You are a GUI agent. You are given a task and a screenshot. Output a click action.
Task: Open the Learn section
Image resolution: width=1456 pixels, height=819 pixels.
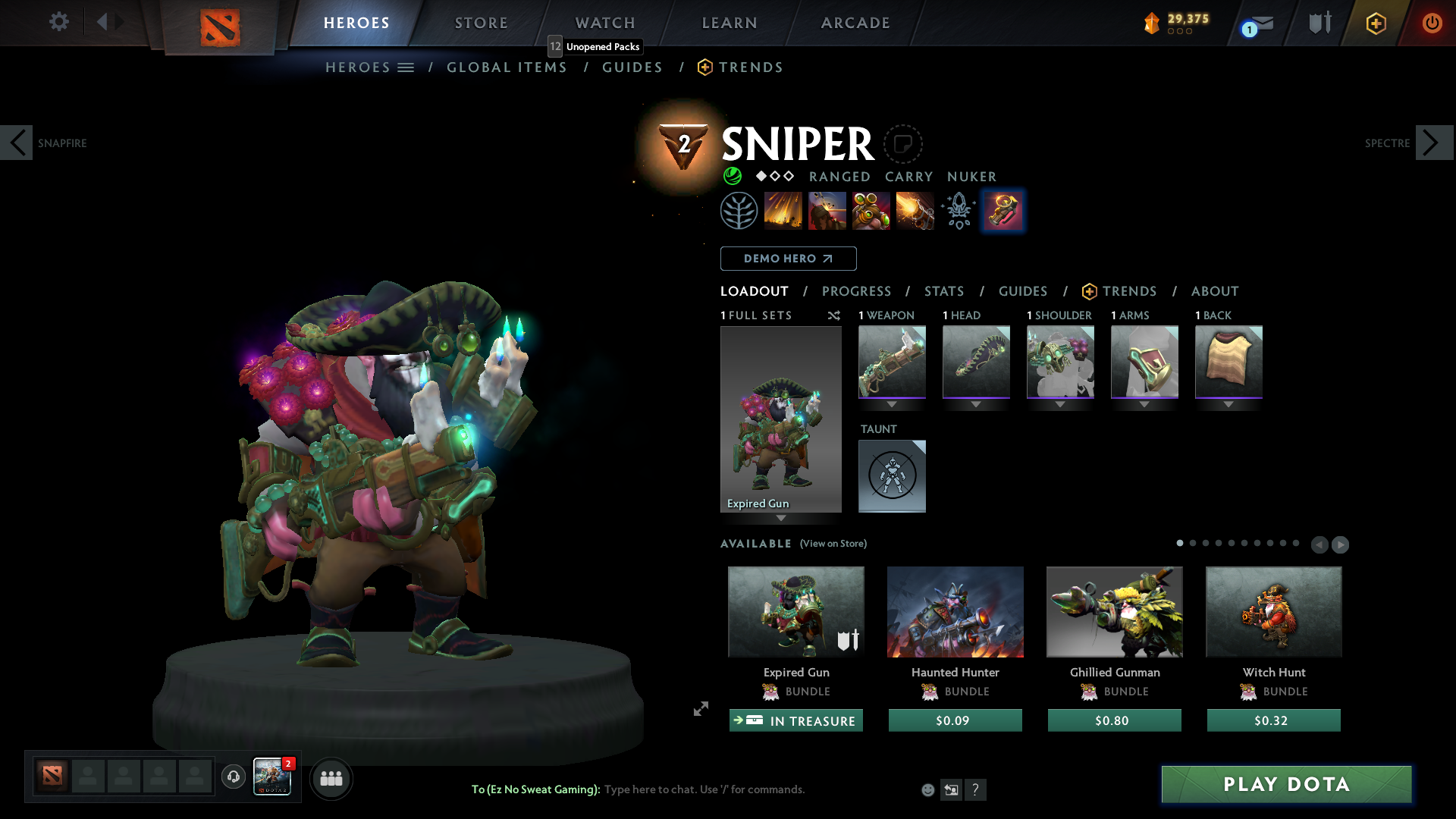pos(730,23)
